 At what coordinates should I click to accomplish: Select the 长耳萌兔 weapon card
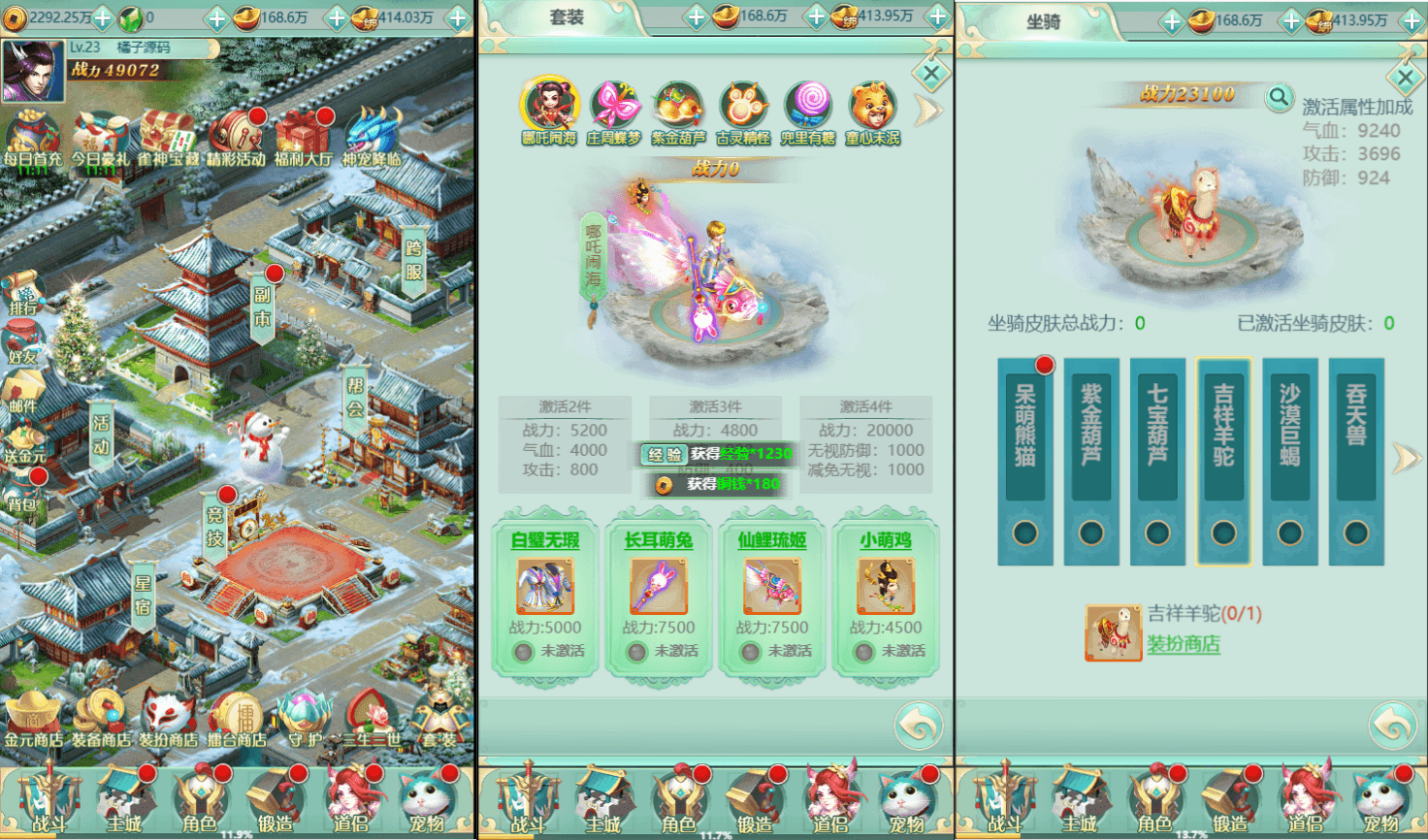coord(659,592)
